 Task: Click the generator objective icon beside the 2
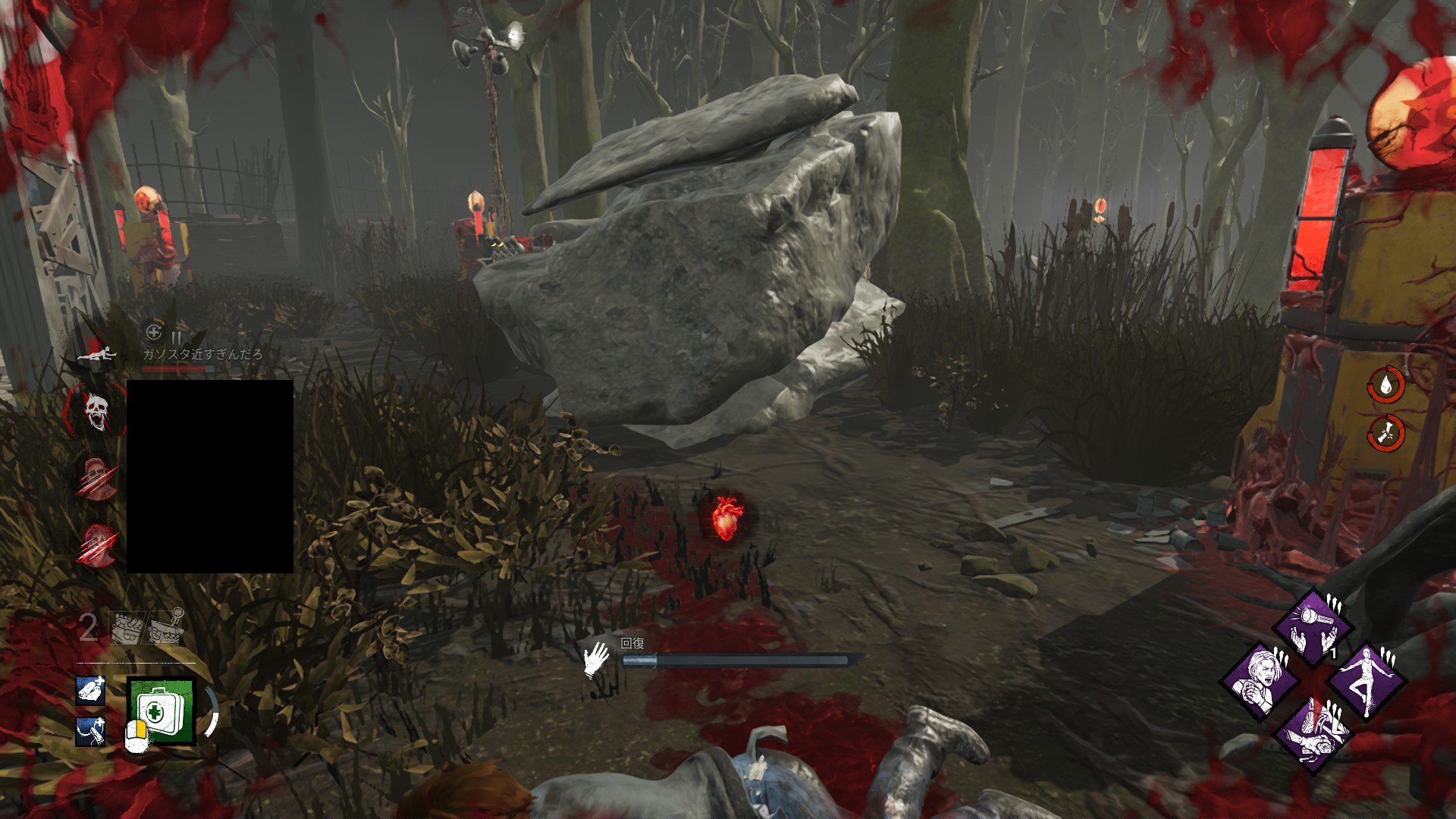coord(127,627)
